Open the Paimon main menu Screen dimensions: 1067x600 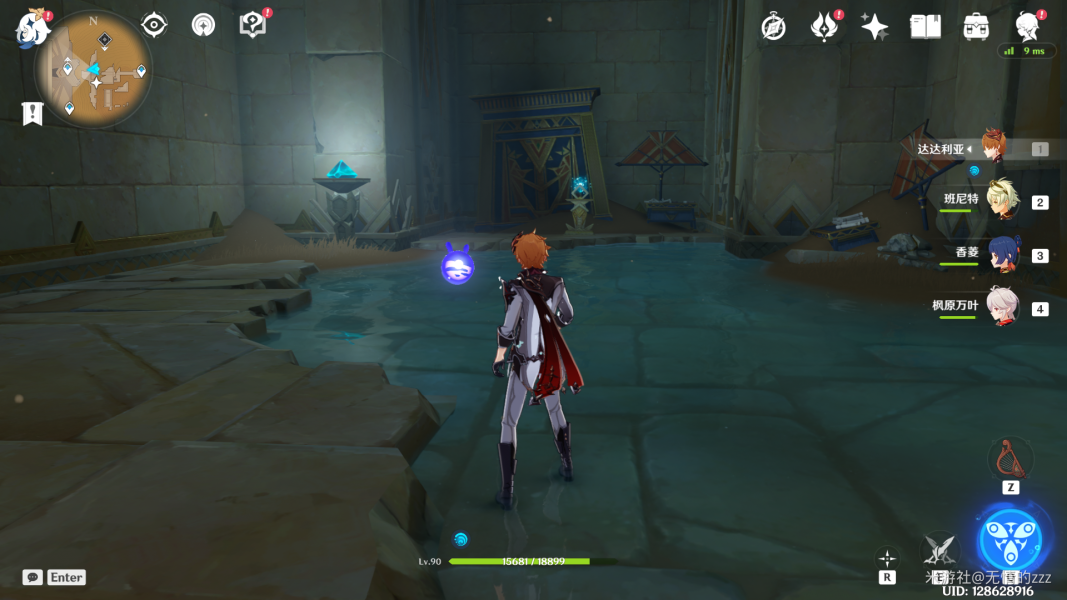pos(32,27)
